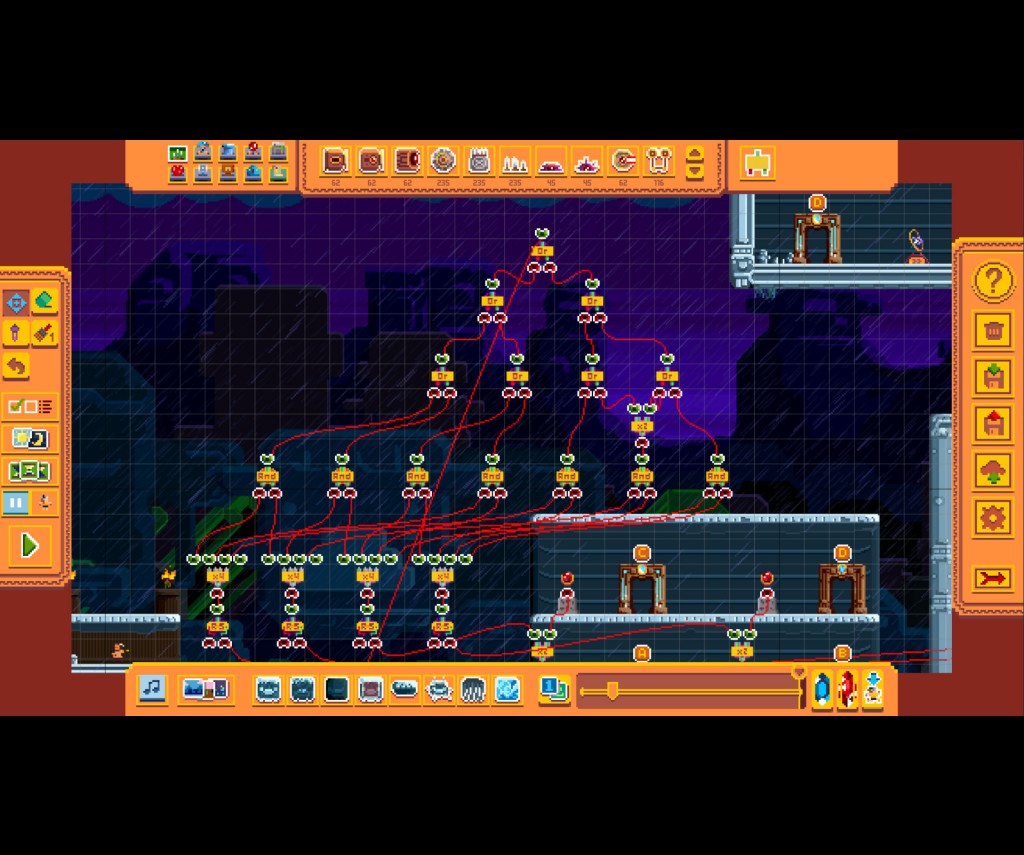Click the palette up/down arrows stepper

(694, 162)
